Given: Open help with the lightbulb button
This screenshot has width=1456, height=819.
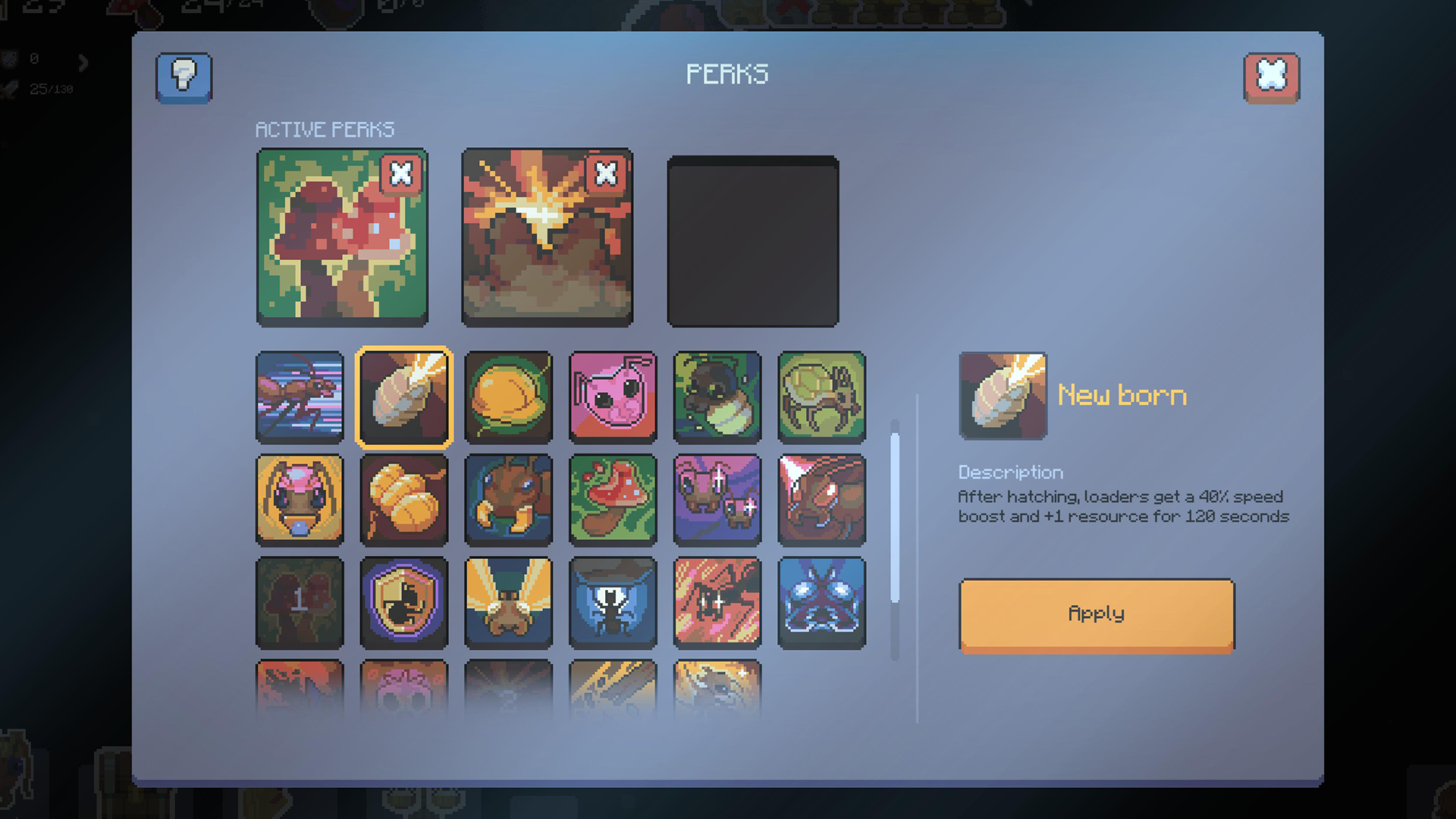Looking at the screenshot, I should [x=183, y=76].
